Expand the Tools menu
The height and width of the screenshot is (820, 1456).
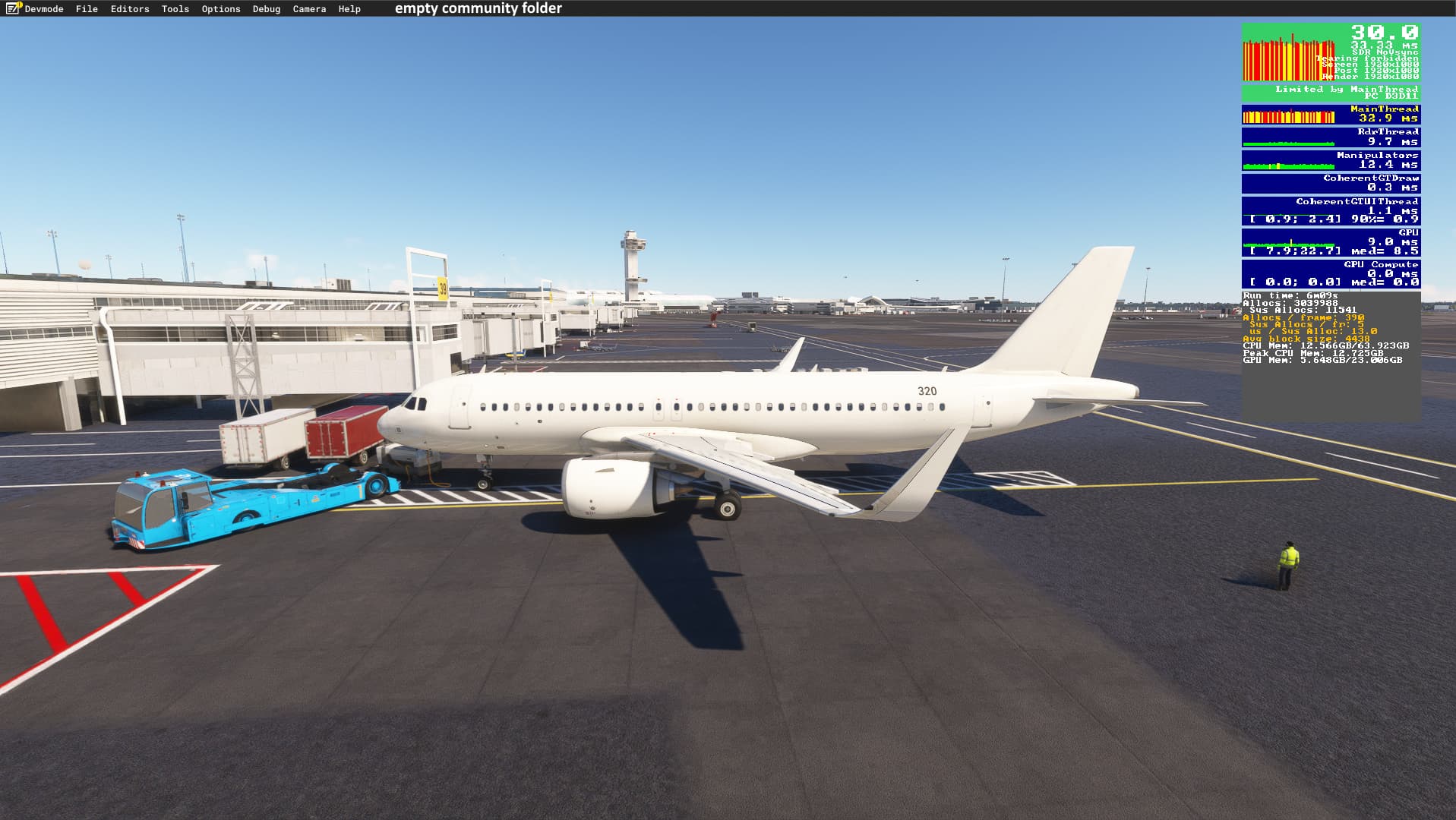[175, 9]
